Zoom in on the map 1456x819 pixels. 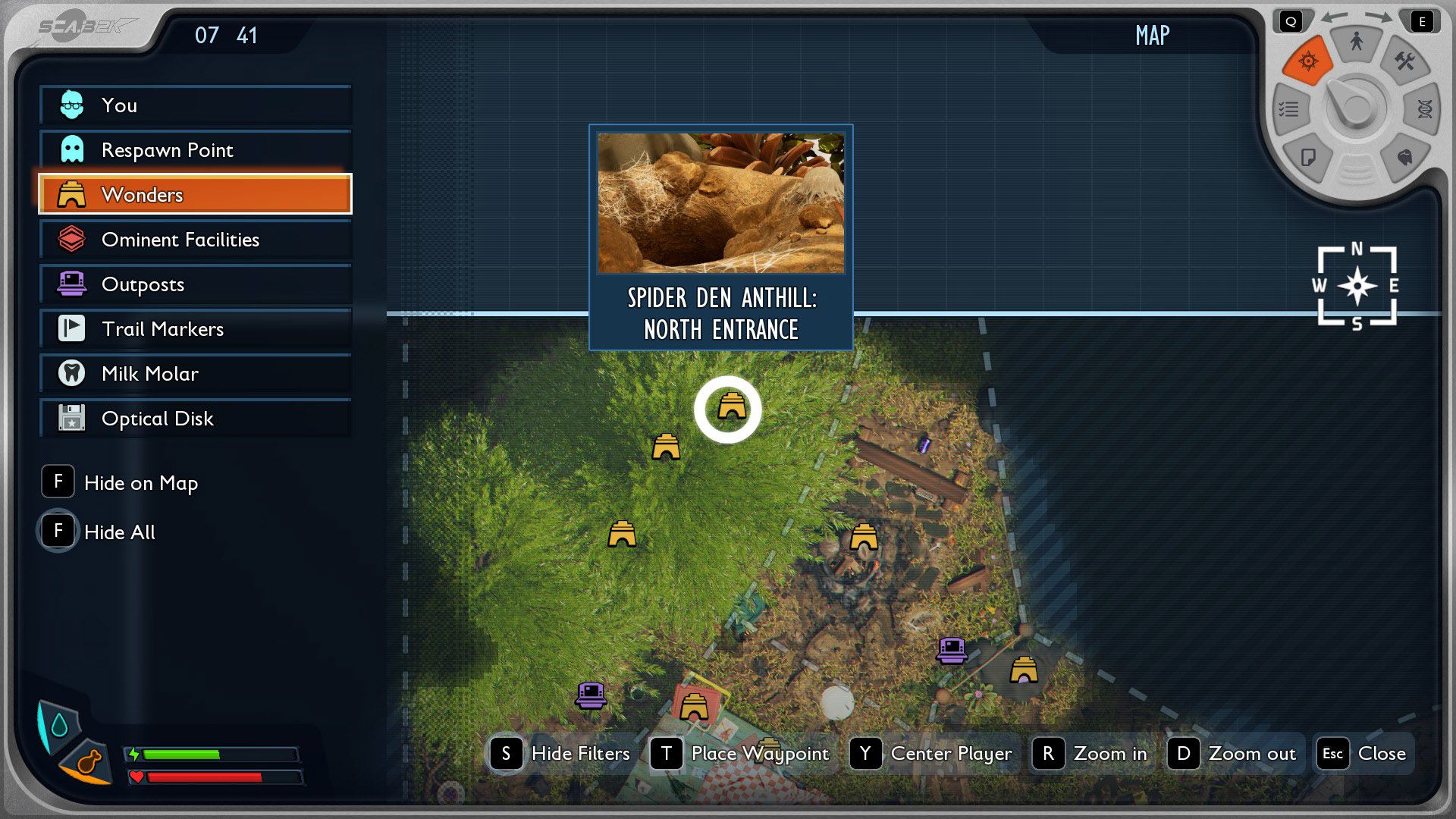click(1090, 754)
